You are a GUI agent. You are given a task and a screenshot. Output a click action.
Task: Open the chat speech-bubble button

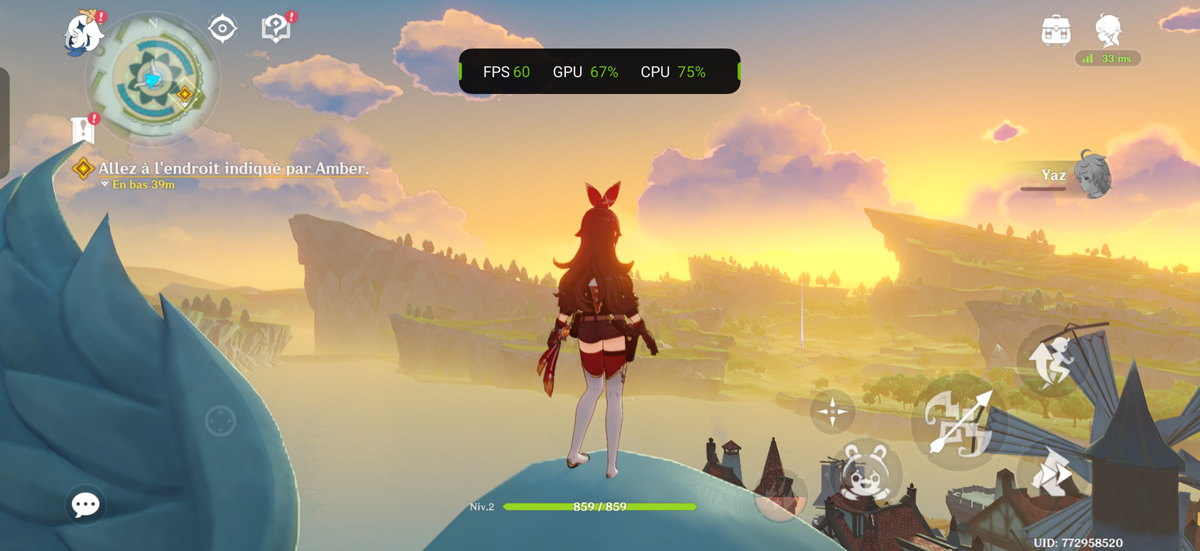[x=86, y=505]
